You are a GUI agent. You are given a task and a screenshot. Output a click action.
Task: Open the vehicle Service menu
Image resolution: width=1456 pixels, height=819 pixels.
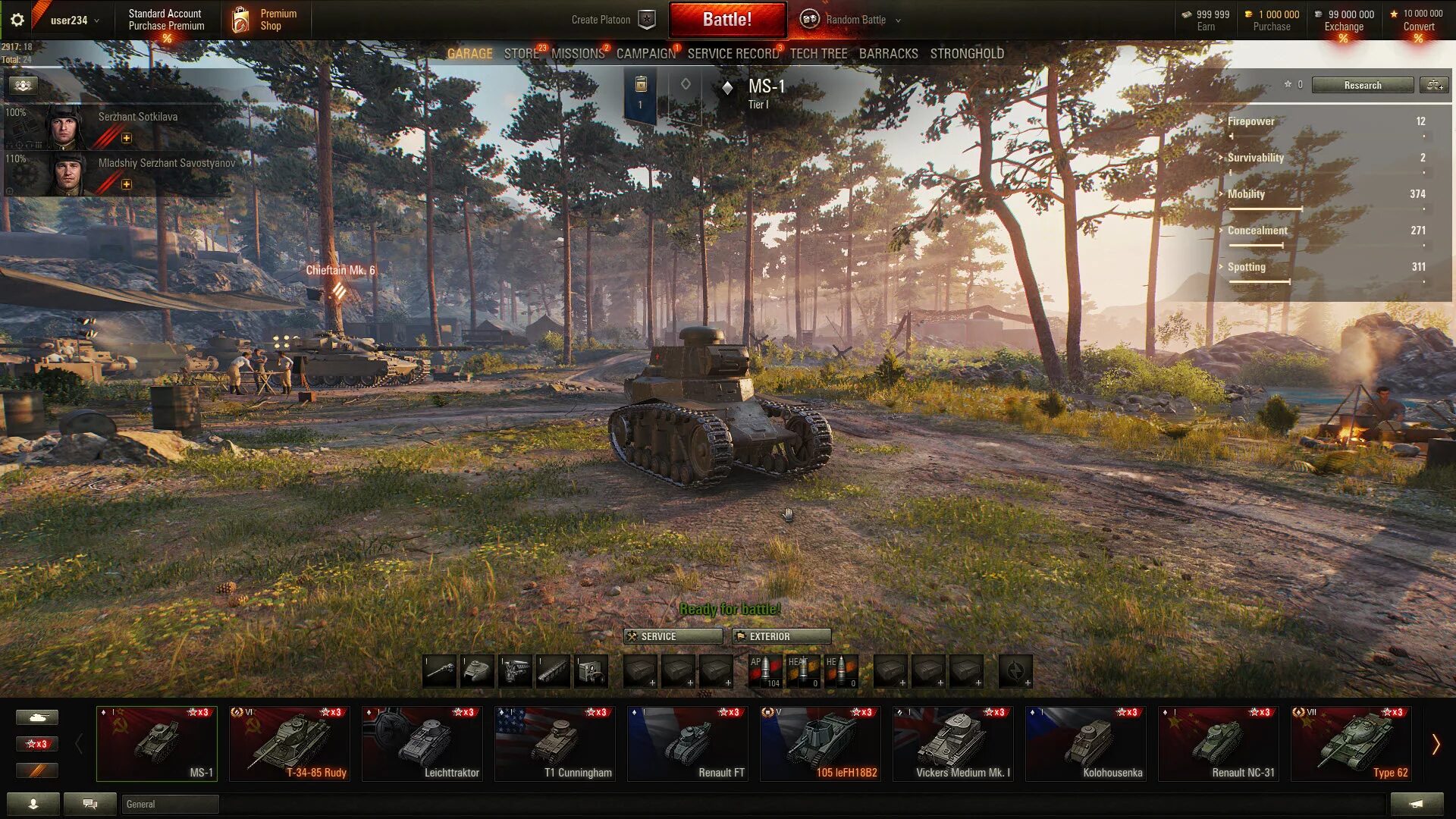pos(673,636)
